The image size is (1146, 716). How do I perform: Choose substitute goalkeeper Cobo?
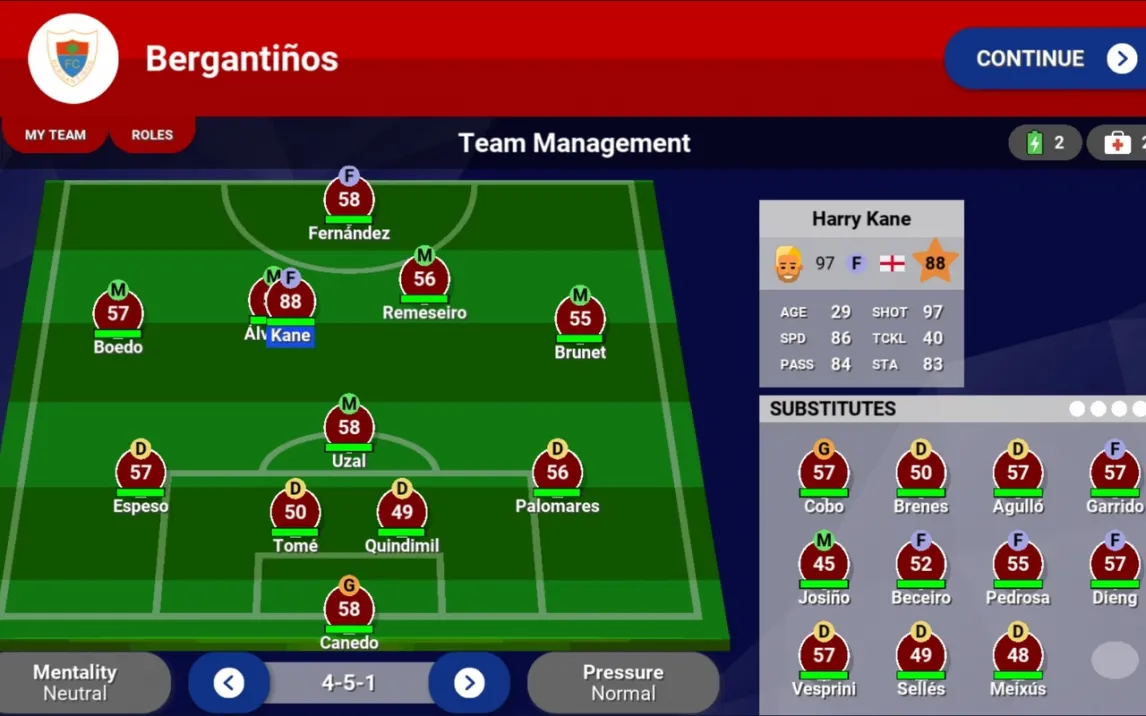pos(824,473)
